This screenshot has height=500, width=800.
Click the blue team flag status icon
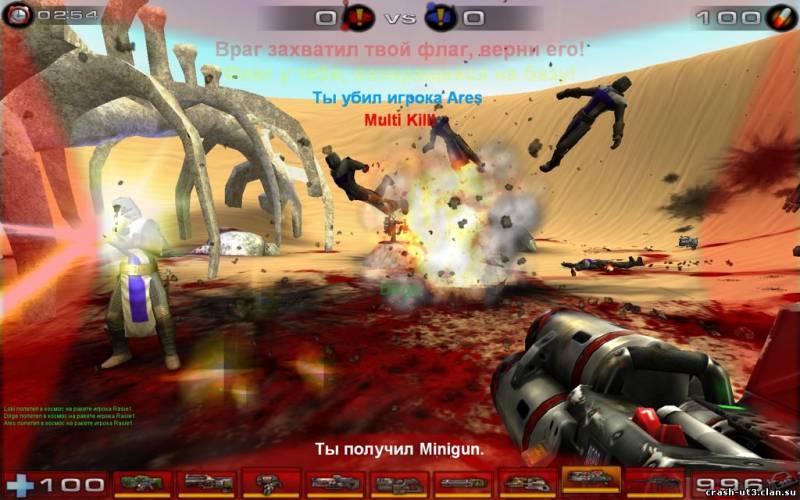pos(440,17)
